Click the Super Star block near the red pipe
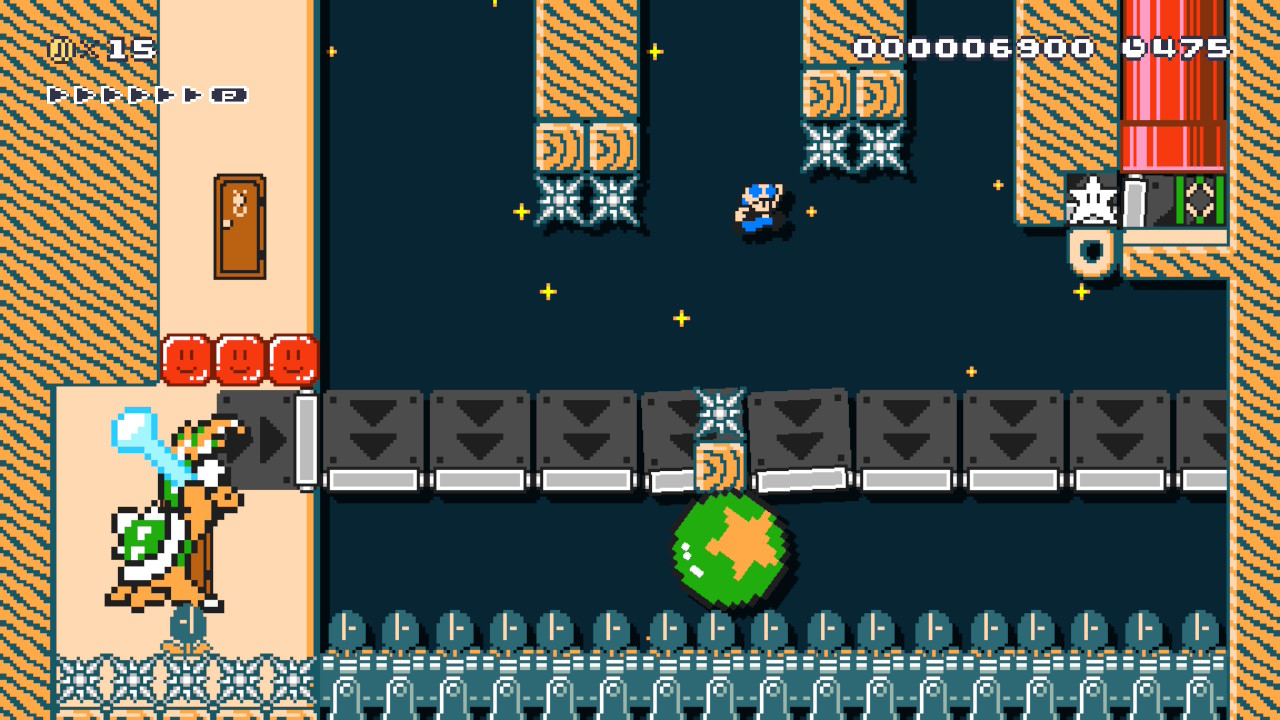This screenshot has width=1280, height=720. (x=1092, y=200)
